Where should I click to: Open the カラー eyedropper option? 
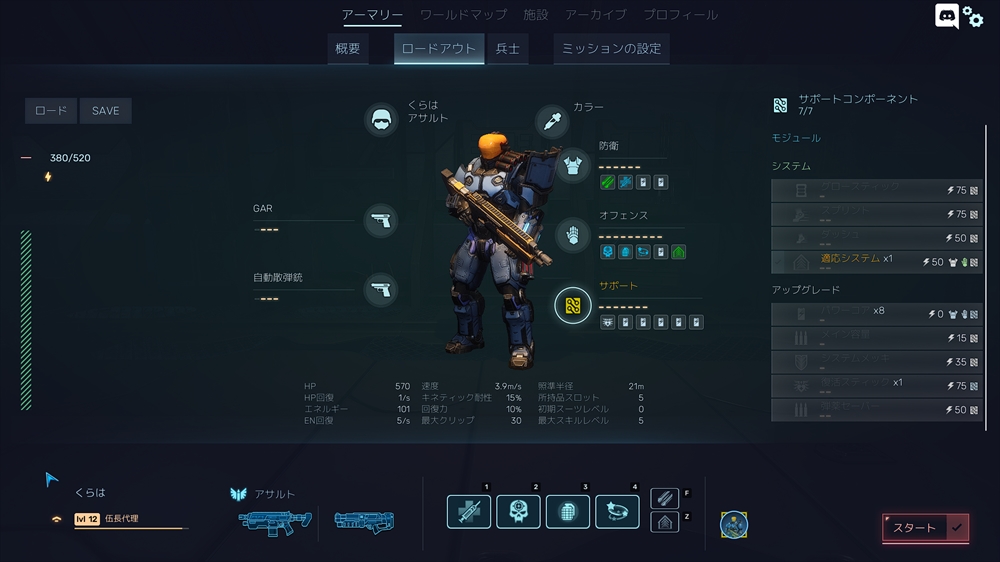click(552, 122)
